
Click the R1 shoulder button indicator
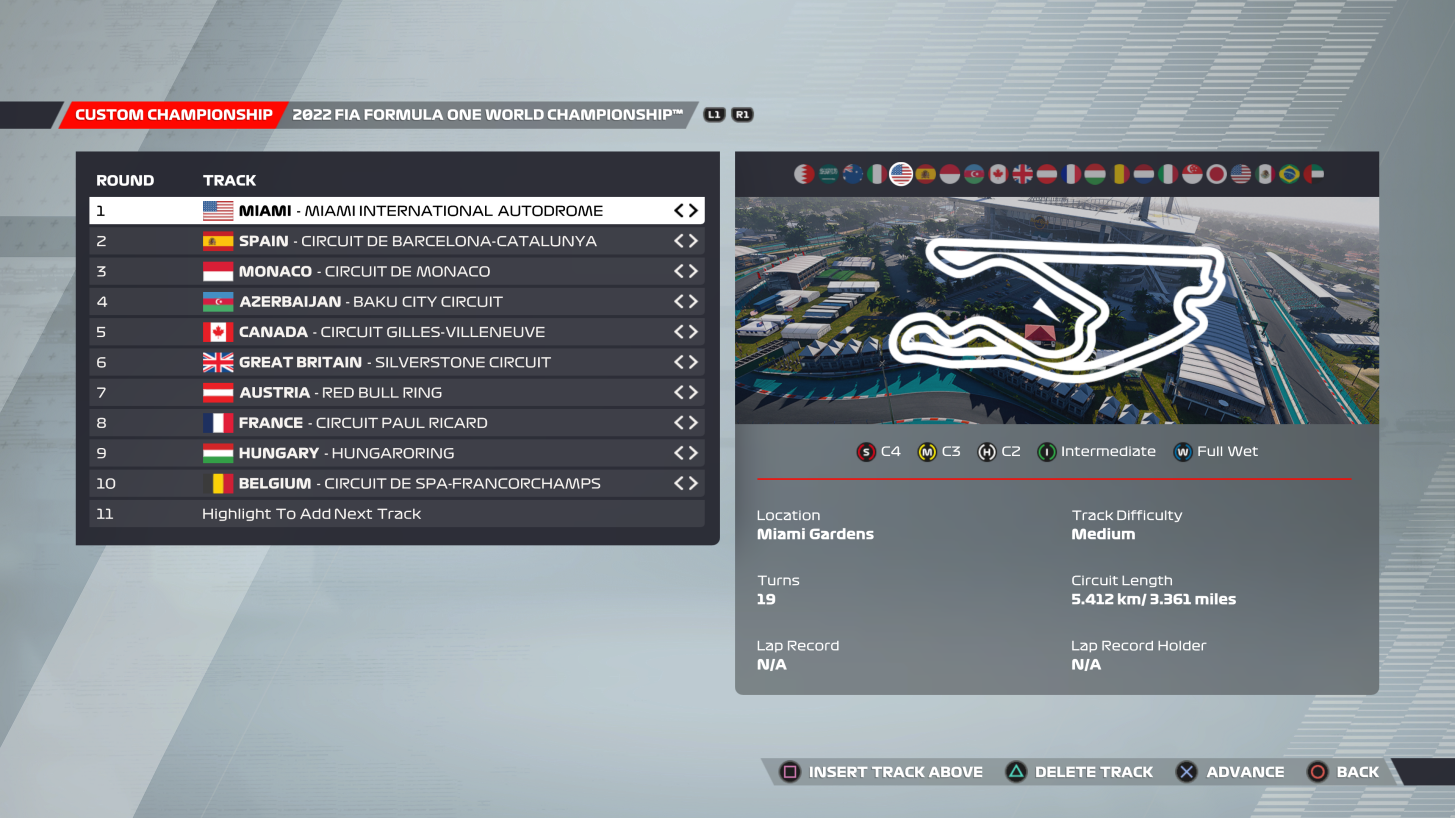(741, 114)
